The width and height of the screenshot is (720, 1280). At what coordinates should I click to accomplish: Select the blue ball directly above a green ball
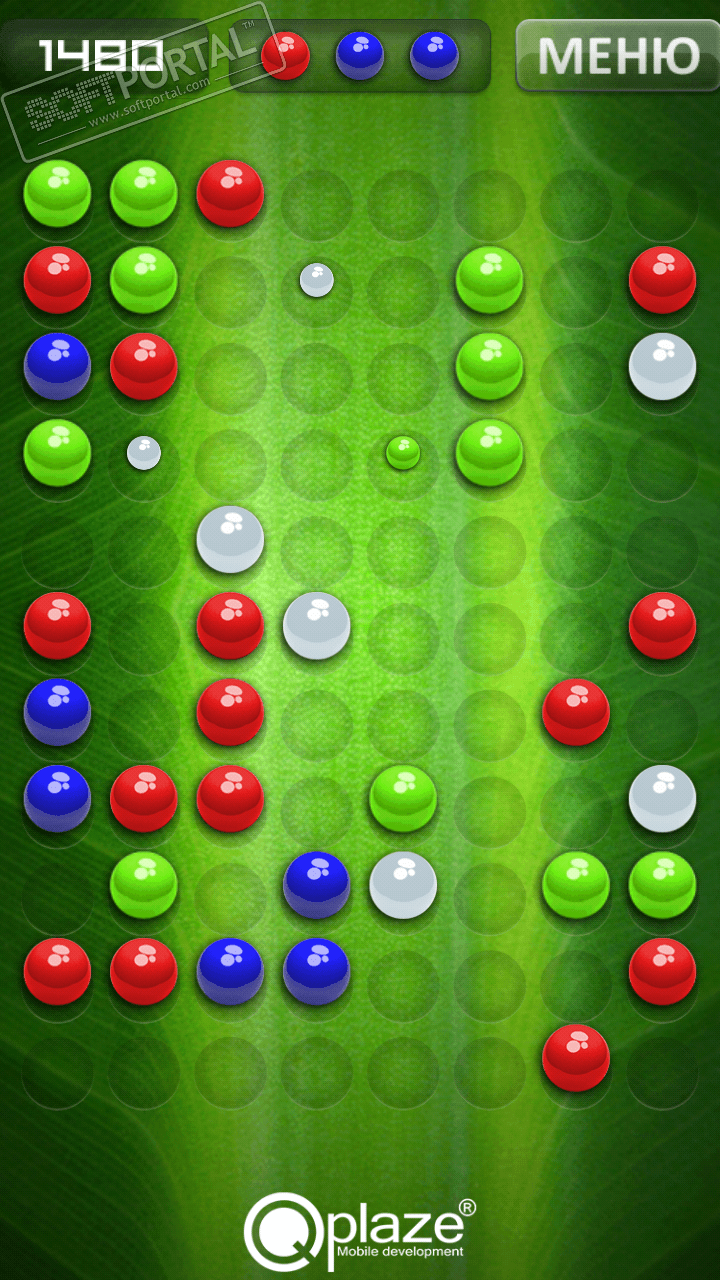click(x=57, y=366)
